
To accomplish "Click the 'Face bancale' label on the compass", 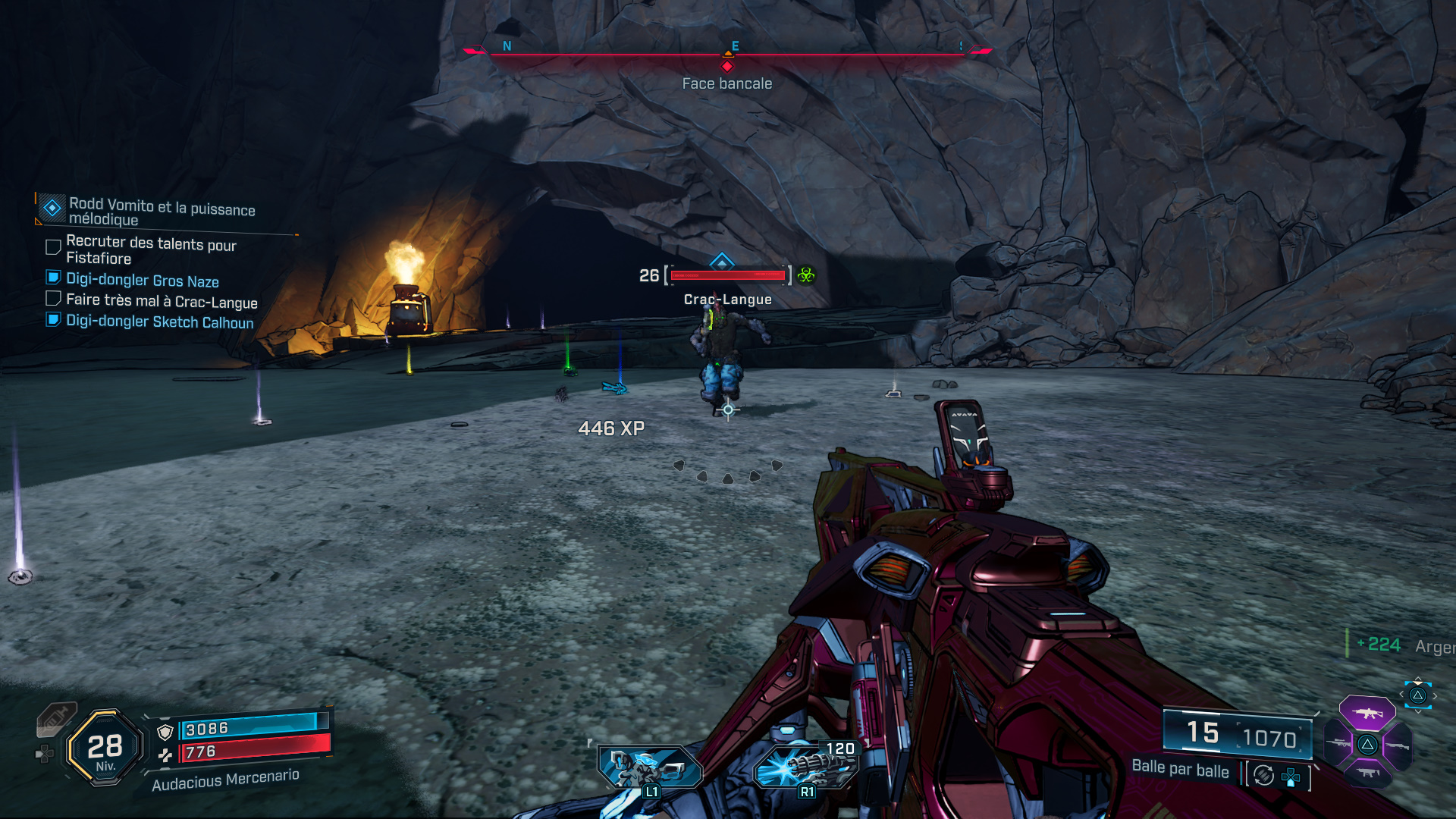I will tap(726, 83).
